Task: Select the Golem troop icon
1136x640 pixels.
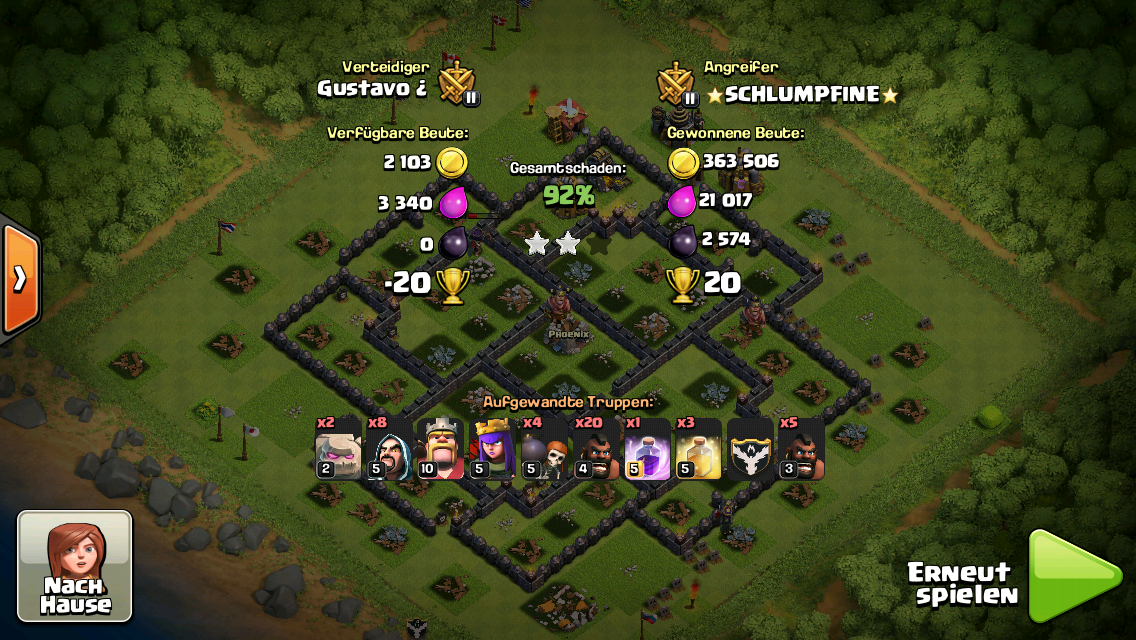Action: (338, 449)
